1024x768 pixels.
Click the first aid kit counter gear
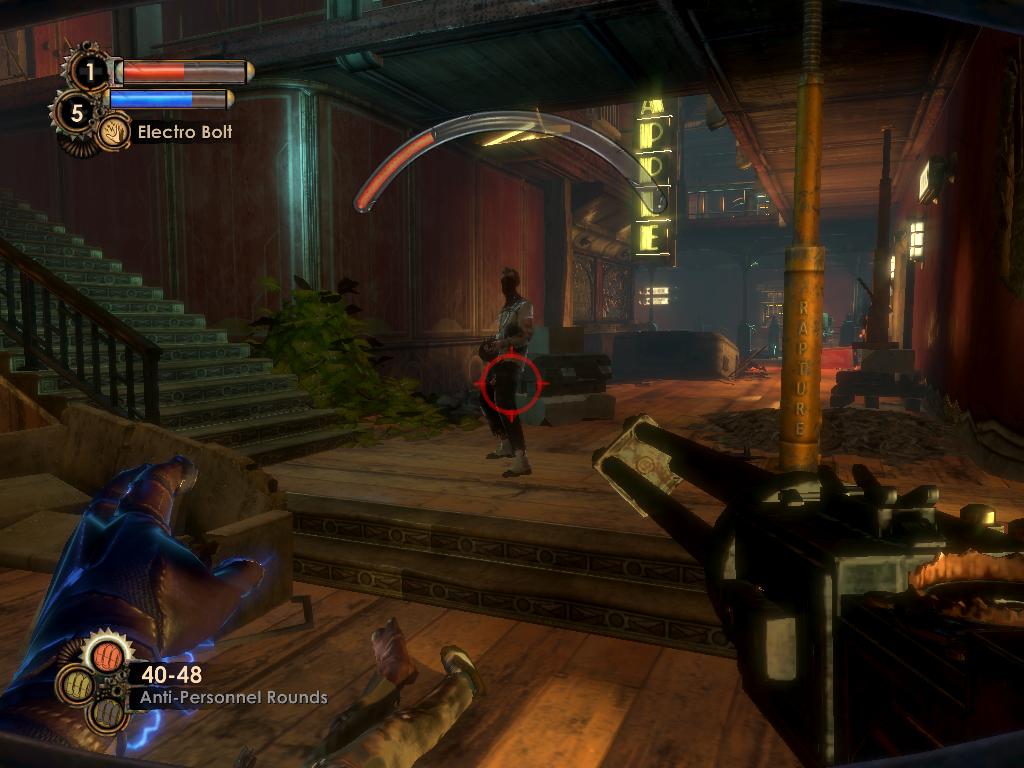(x=90, y=71)
